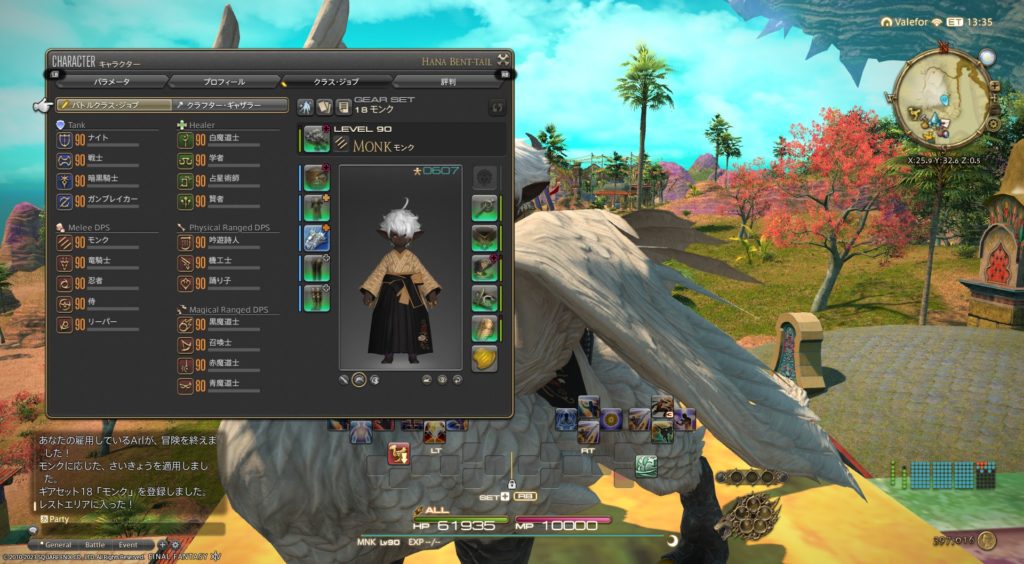The width and height of the screenshot is (1024, 564).
Task: Close the Character window
Action: 503,59
